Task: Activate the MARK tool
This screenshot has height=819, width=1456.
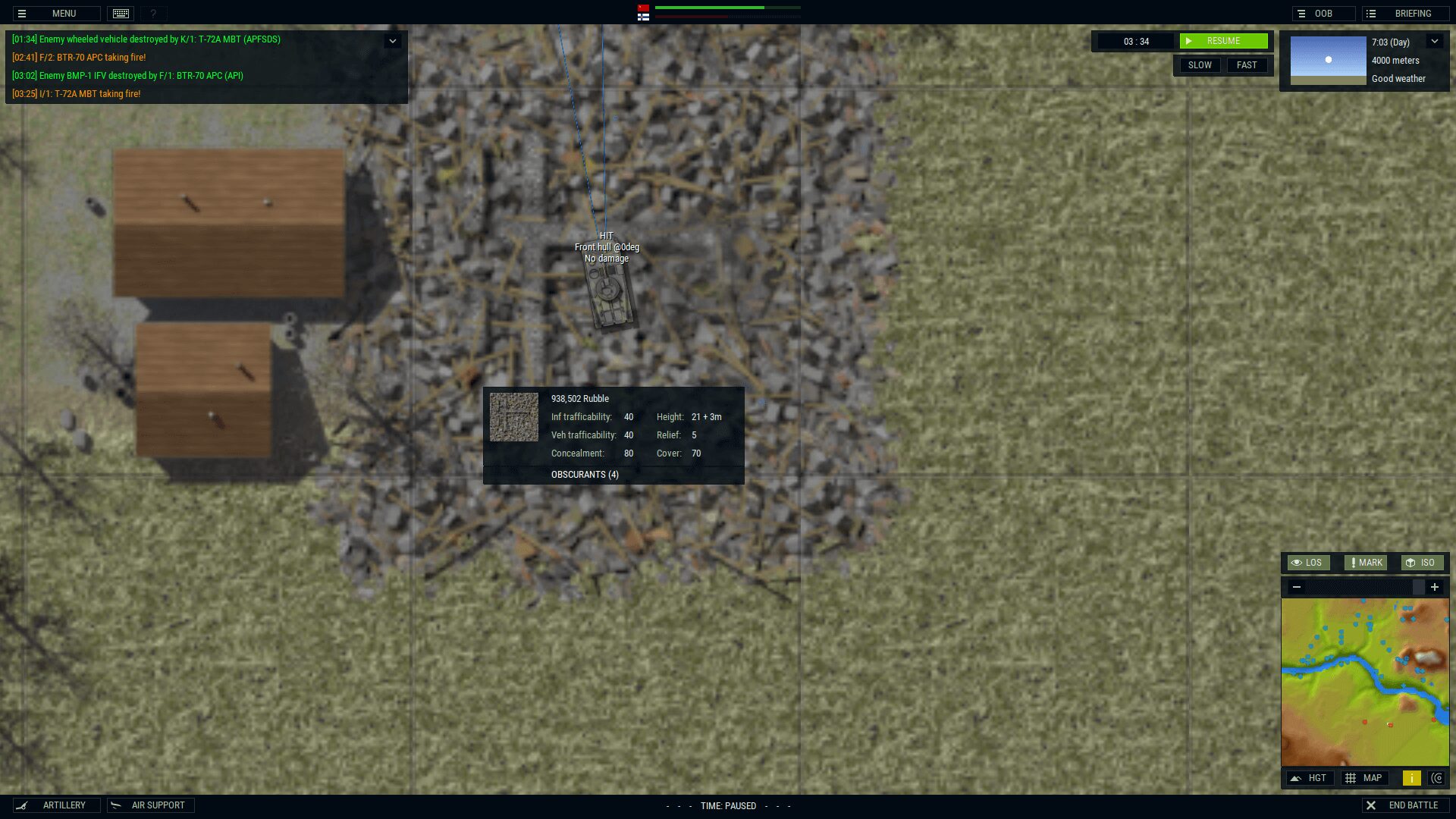Action: point(1366,563)
